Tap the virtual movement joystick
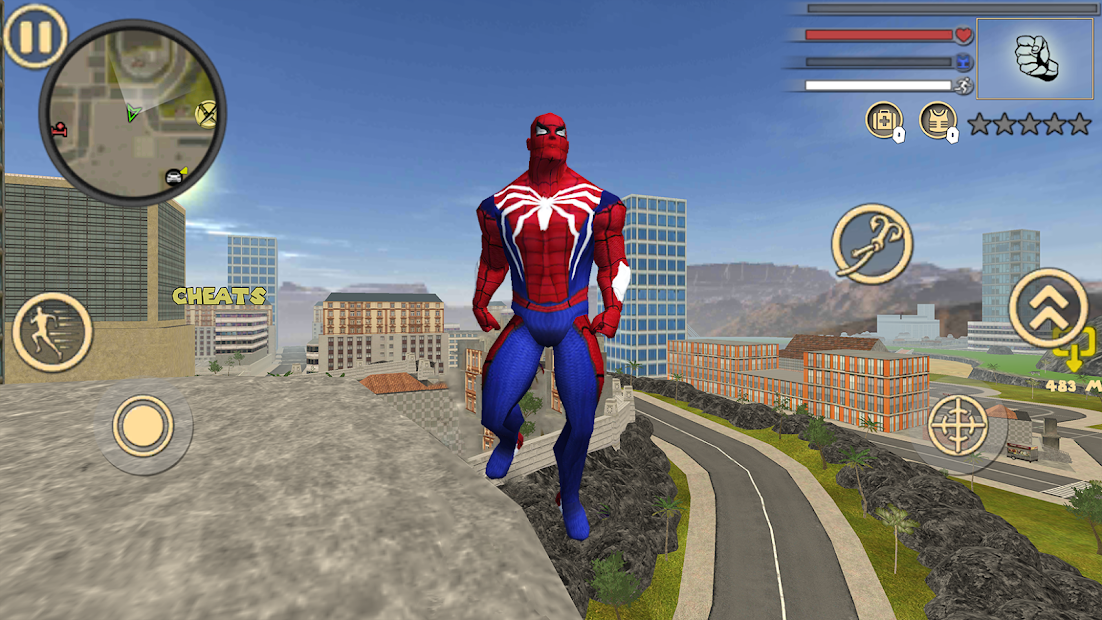Viewport: 1102px width, 620px height. coord(143,426)
